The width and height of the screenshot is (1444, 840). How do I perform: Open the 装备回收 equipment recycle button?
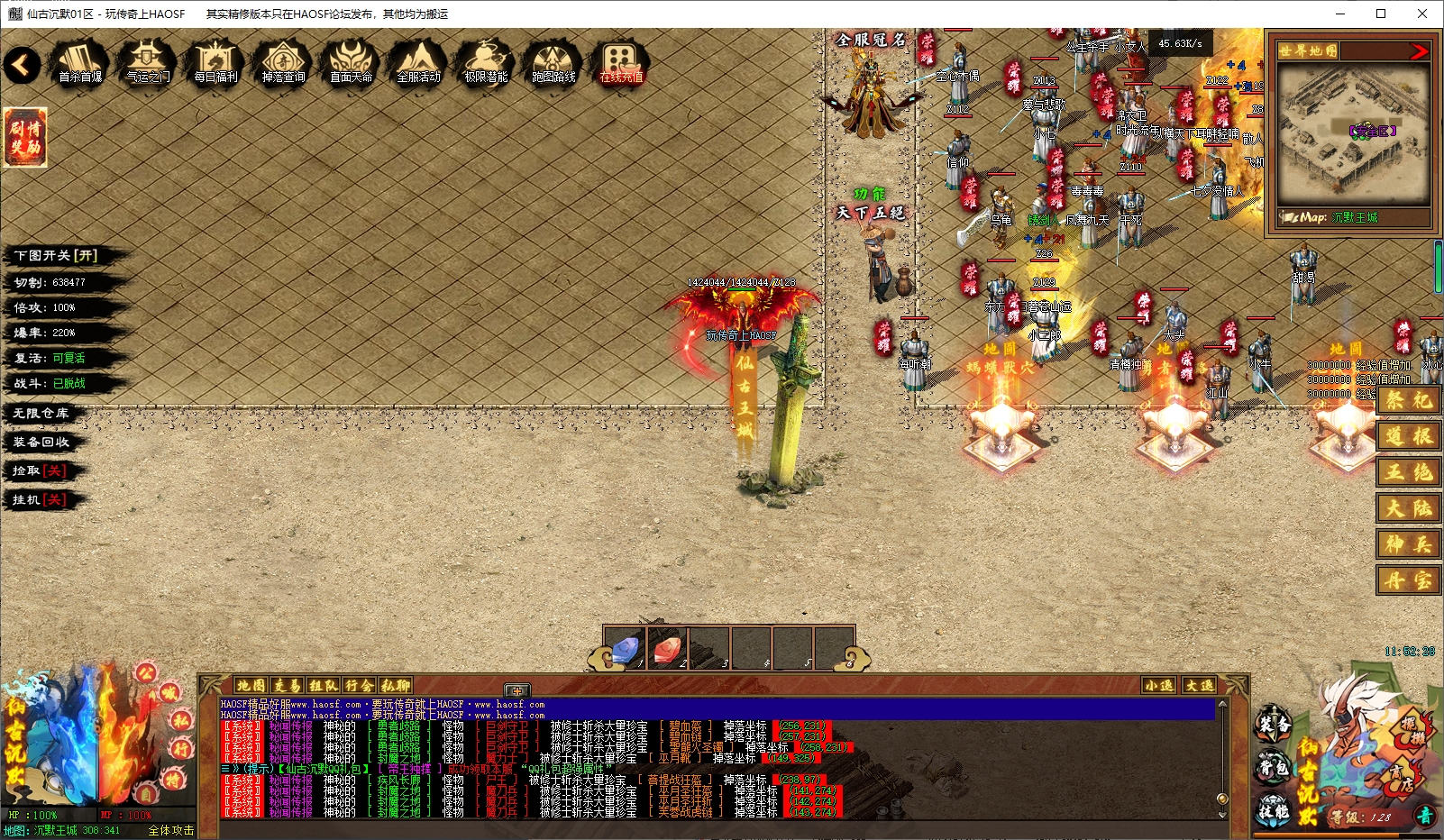[x=41, y=443]
